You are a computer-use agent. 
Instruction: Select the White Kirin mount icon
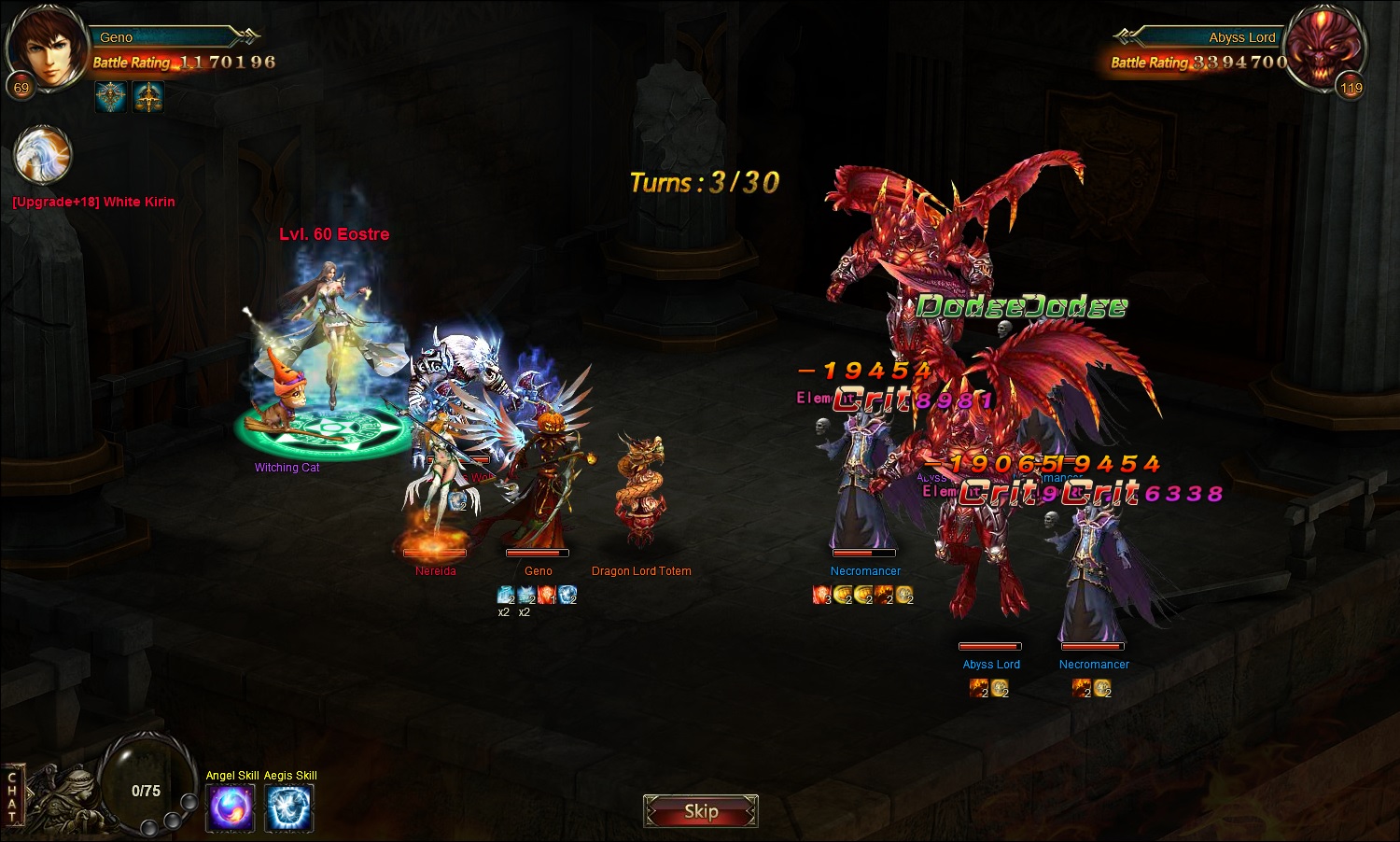pos(43,156)
